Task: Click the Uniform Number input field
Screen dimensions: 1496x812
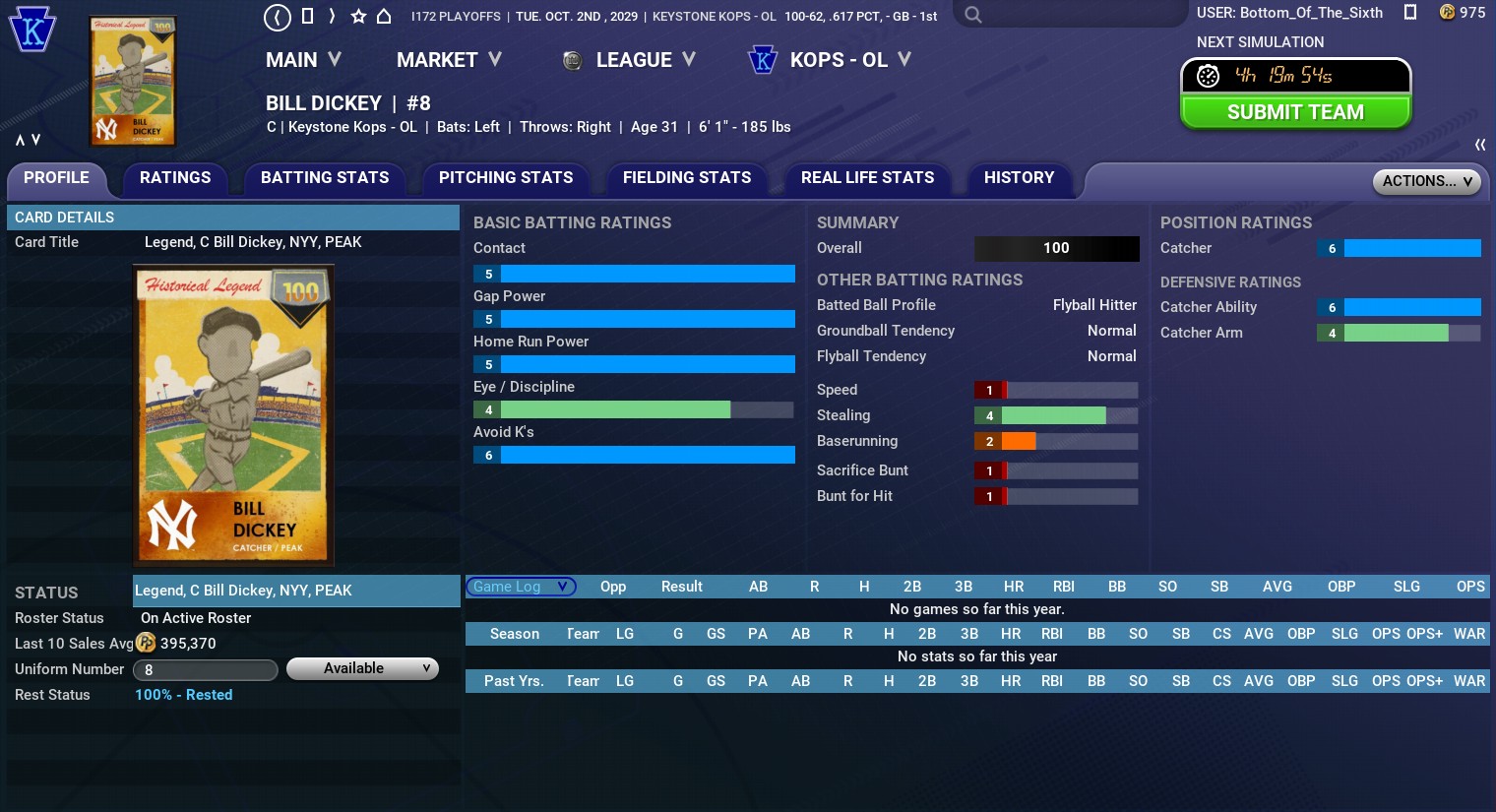Action: [205, 670]
